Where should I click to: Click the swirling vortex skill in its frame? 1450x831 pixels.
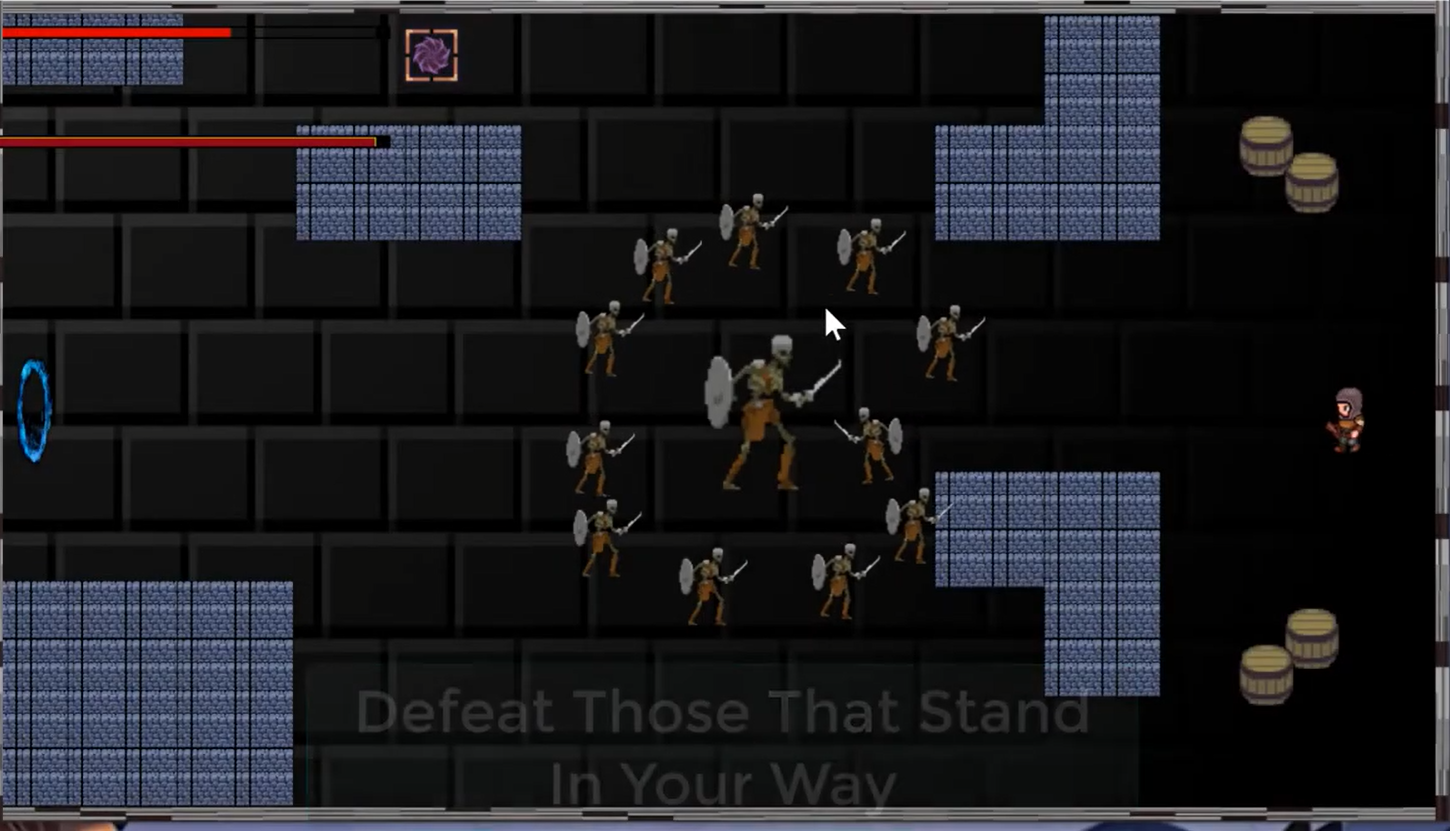coord(431,55)
